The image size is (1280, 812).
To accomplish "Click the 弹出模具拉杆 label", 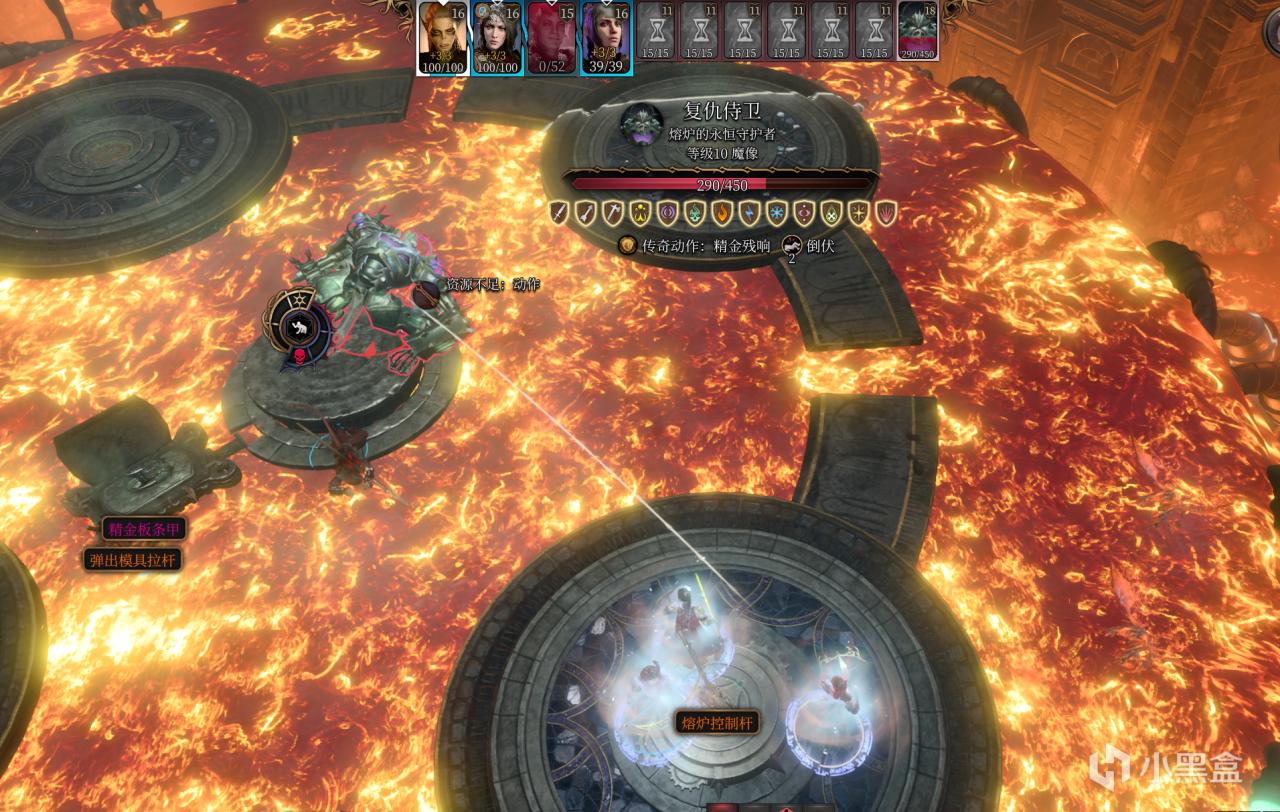I will [x=133, y=560].
